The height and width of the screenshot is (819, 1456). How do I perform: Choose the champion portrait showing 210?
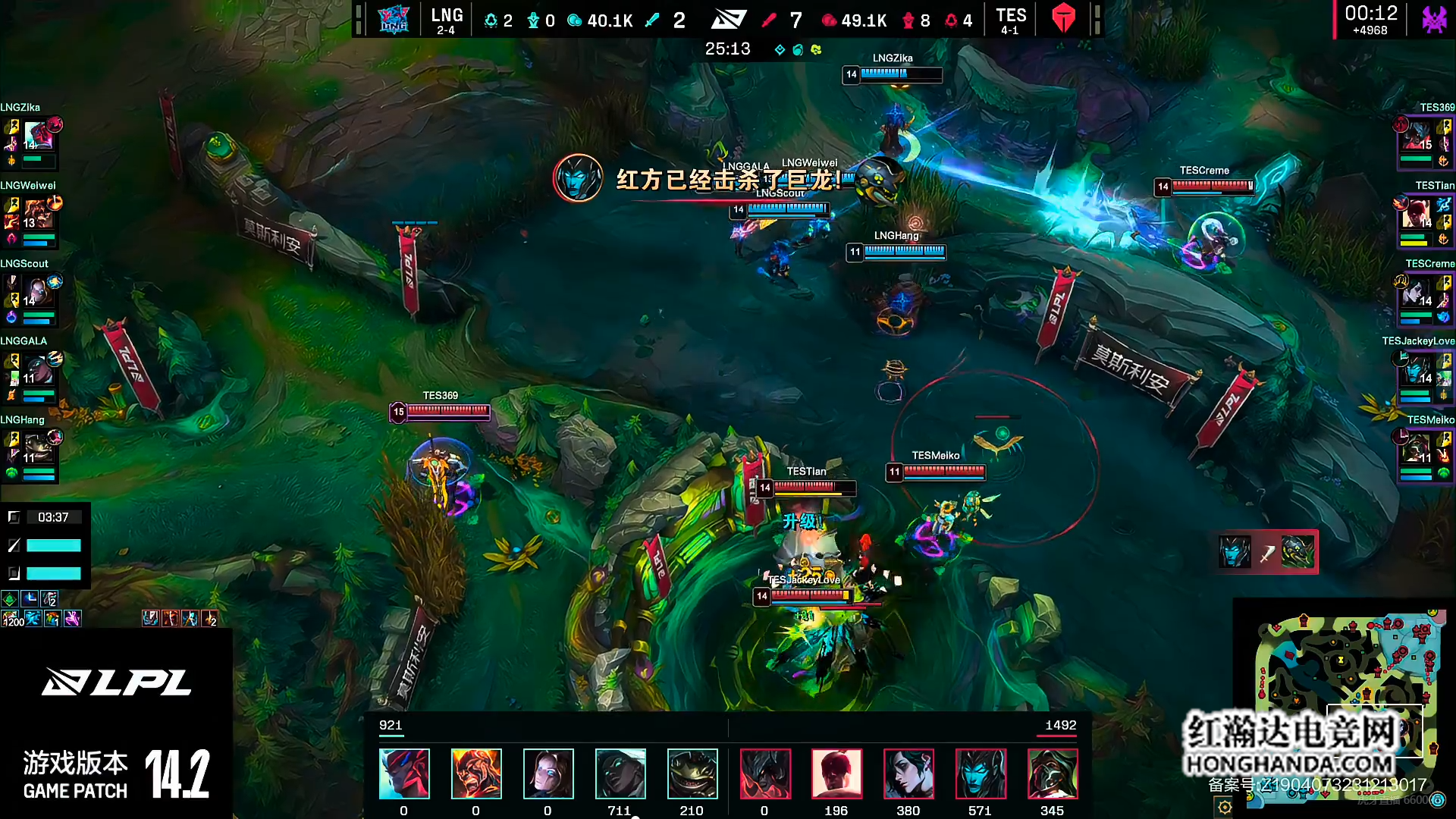[x=692, y=773]
